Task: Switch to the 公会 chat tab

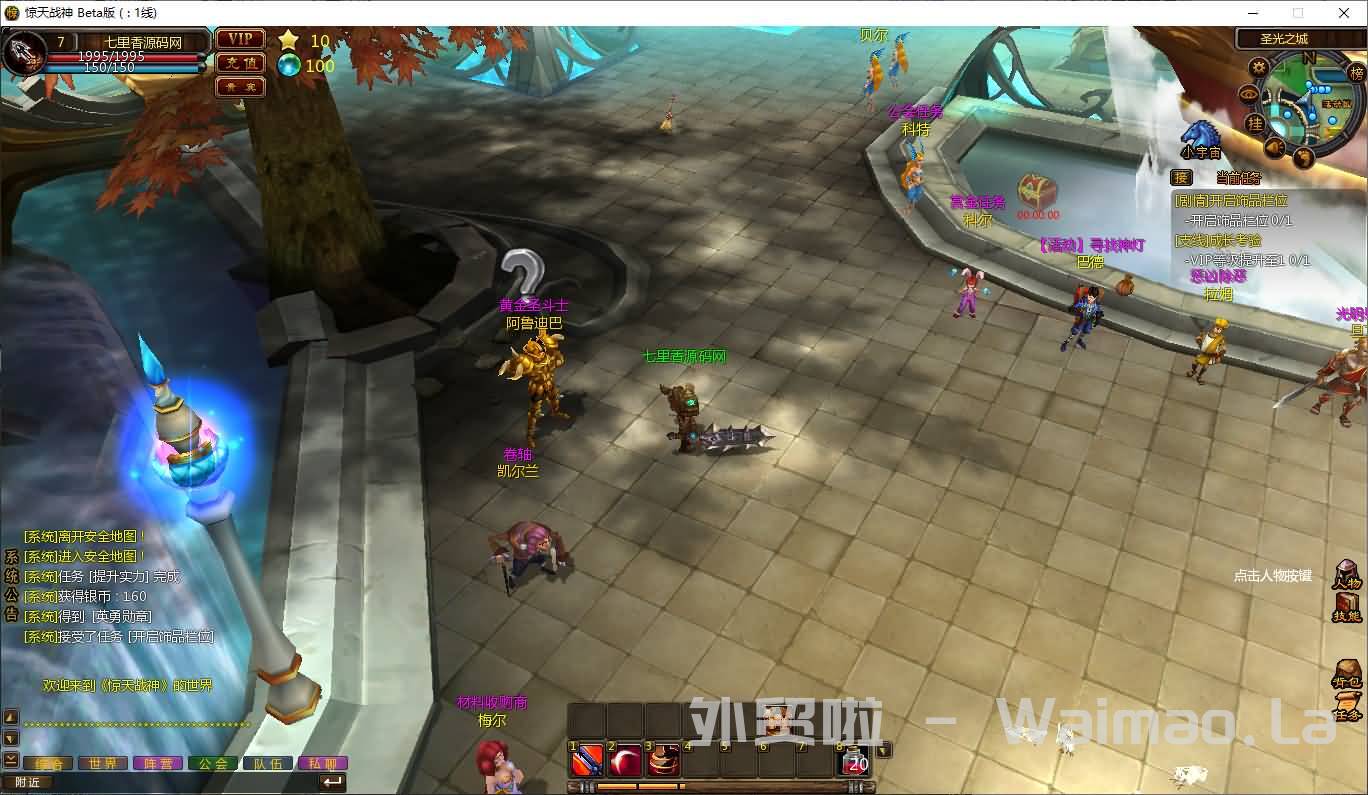Action: (x=214, y=762)
